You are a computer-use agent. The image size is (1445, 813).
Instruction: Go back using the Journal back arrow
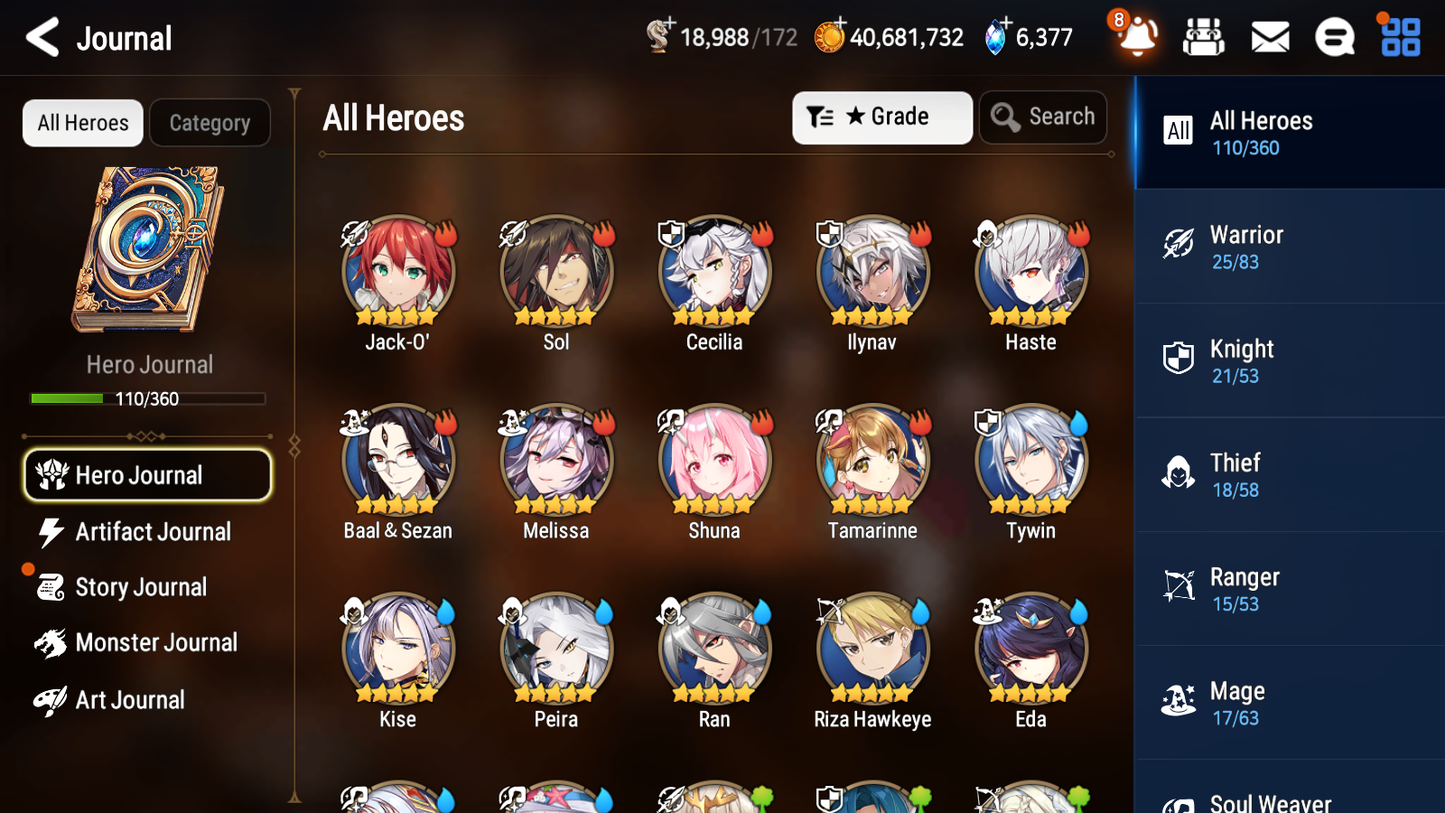(x=42, y=36)
